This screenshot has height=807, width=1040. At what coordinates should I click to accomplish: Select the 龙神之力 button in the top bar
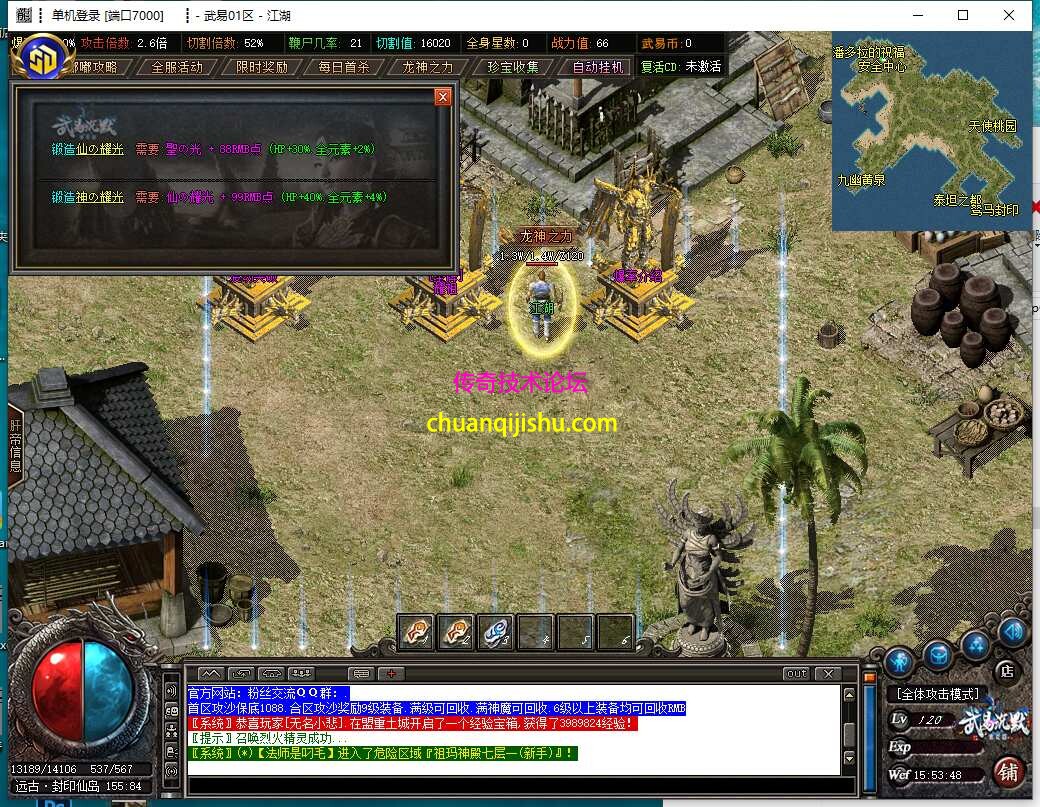[x=428, y=67]
